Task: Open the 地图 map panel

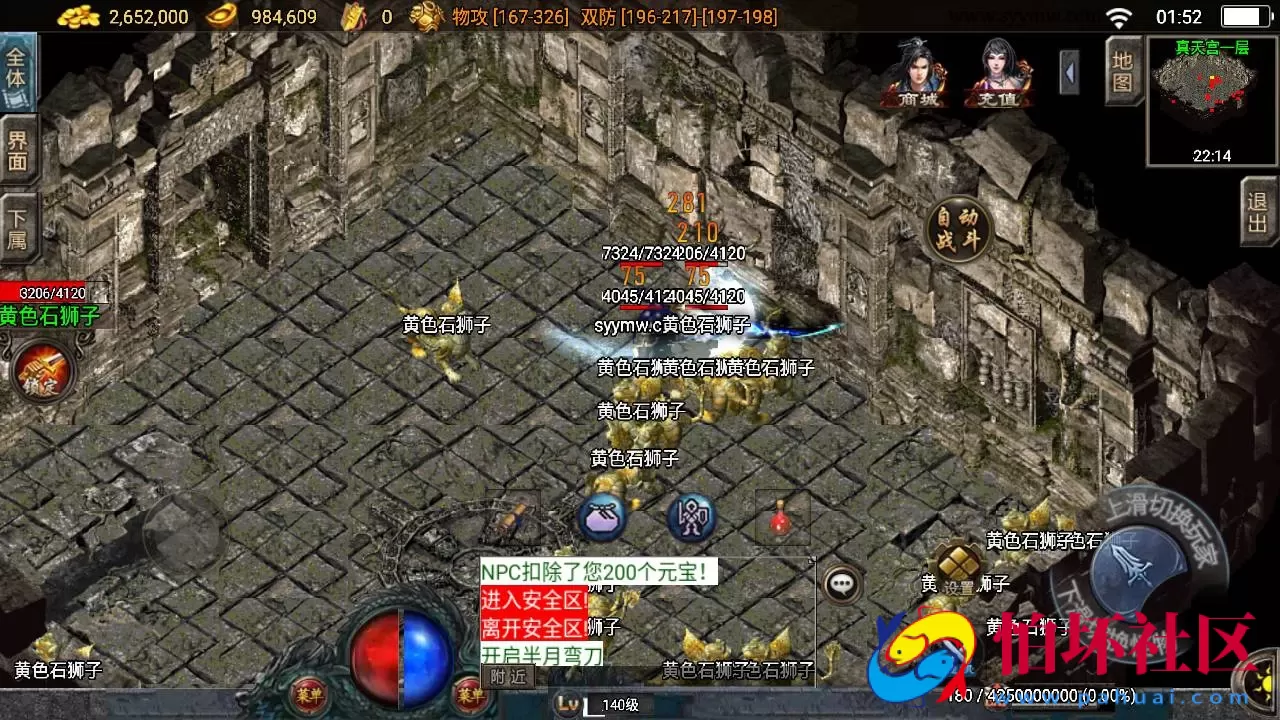Action: (1122, 72)
